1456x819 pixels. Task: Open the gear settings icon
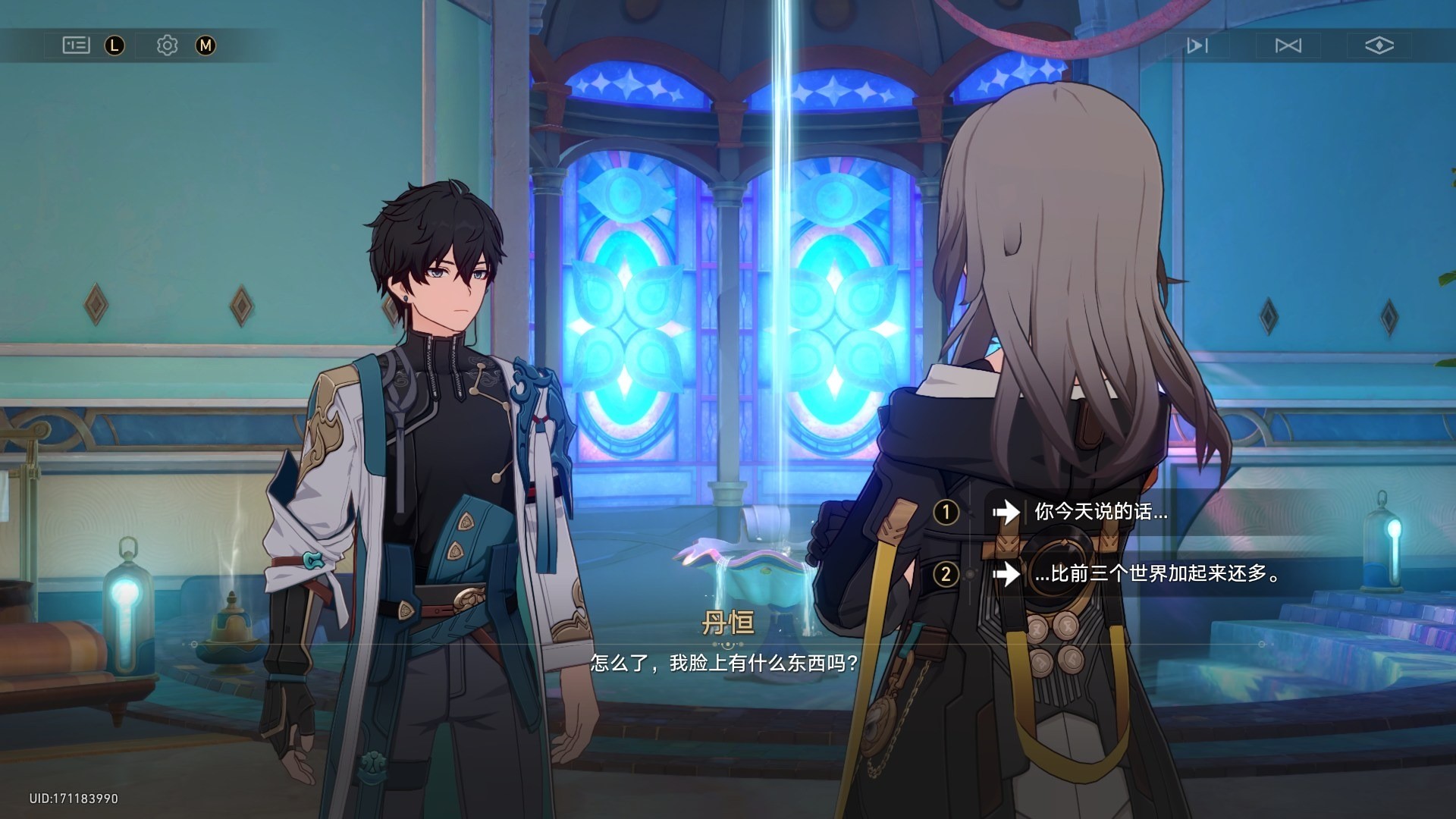coord(167,45)
